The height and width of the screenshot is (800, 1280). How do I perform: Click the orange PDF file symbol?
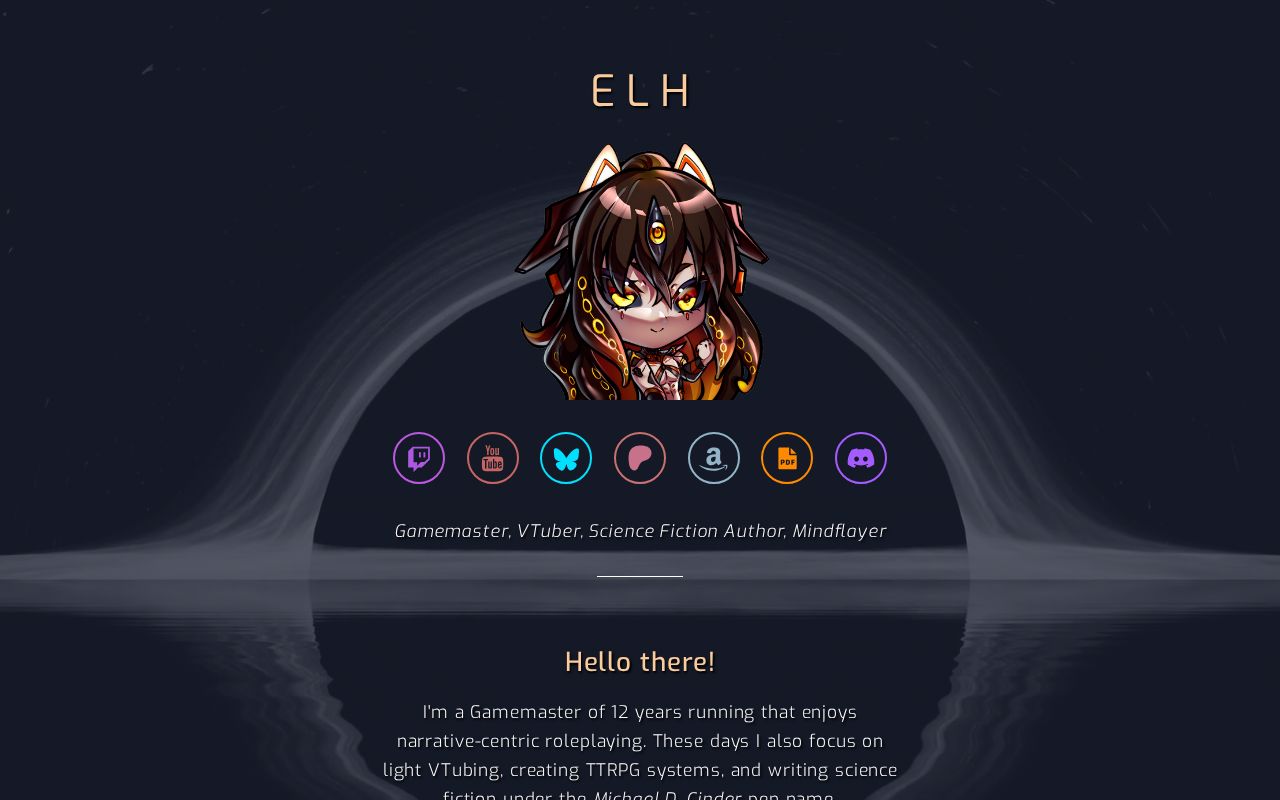click(787, 458)
